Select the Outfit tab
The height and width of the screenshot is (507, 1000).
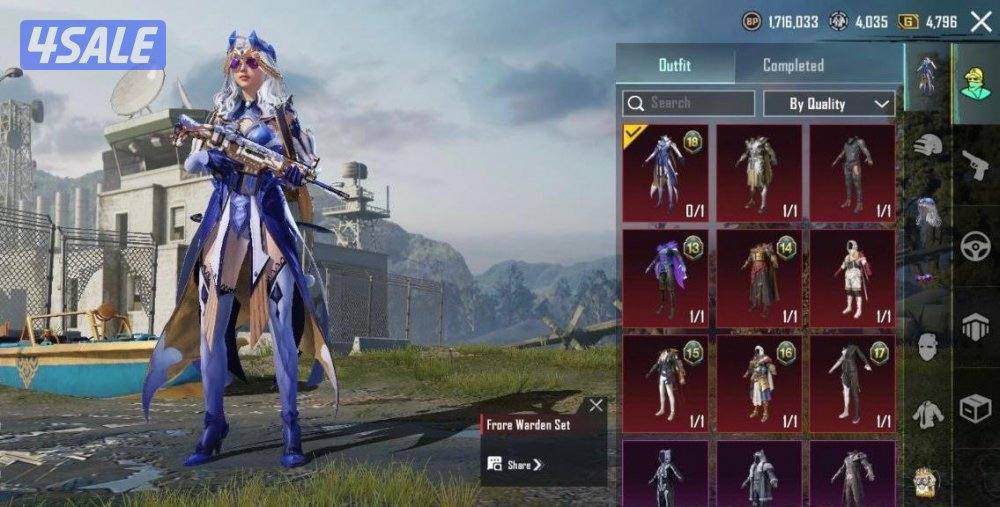[675, 65]
